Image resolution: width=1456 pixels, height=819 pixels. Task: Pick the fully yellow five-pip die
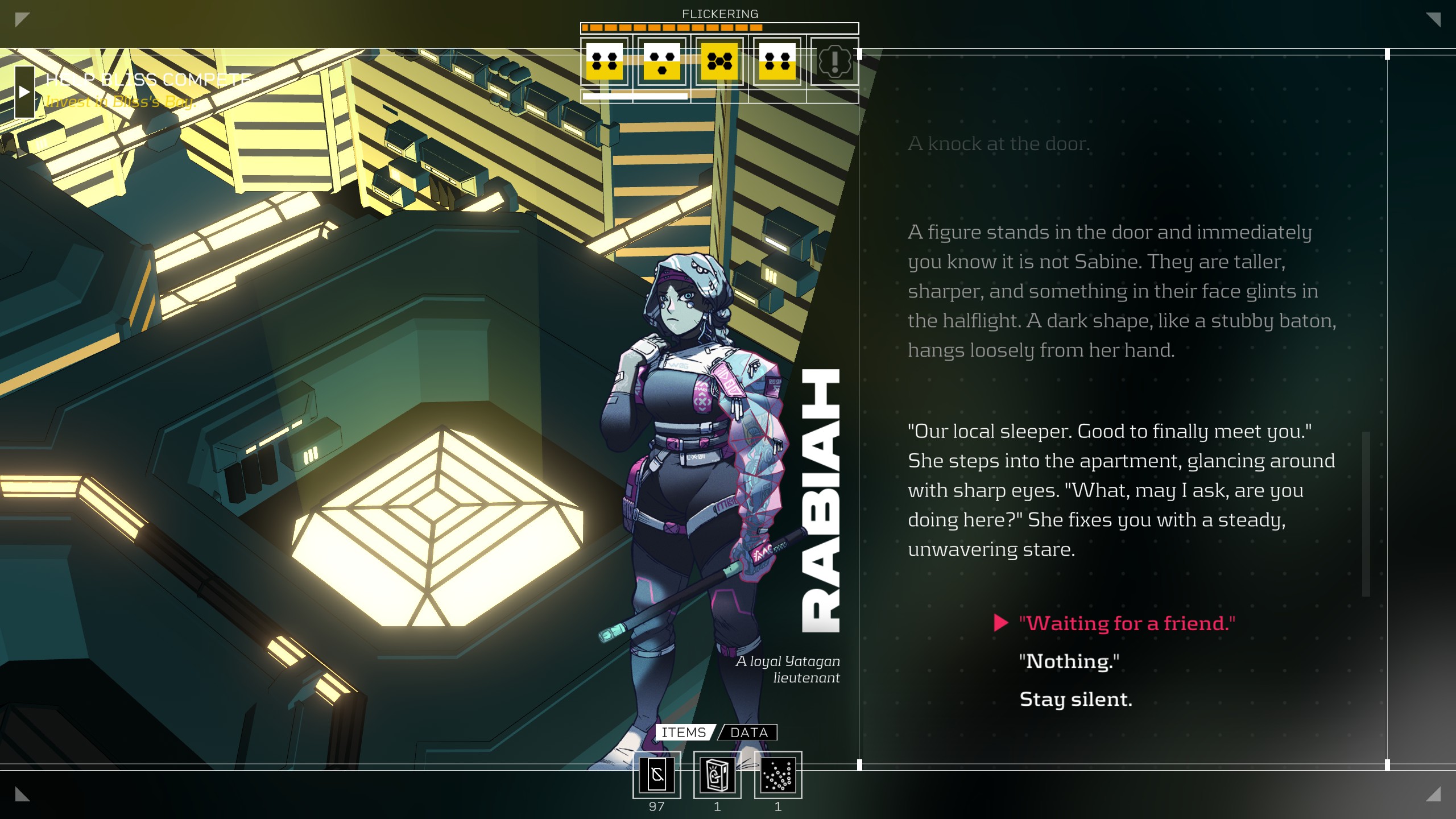719,61
